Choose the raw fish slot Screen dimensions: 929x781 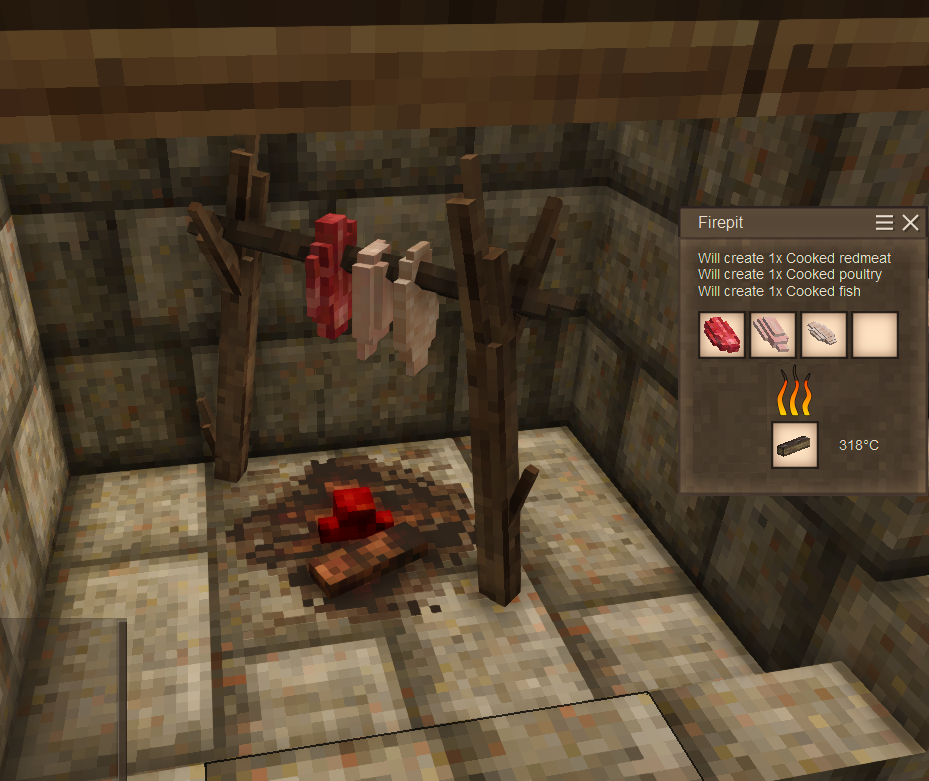[x=824, y=335]
